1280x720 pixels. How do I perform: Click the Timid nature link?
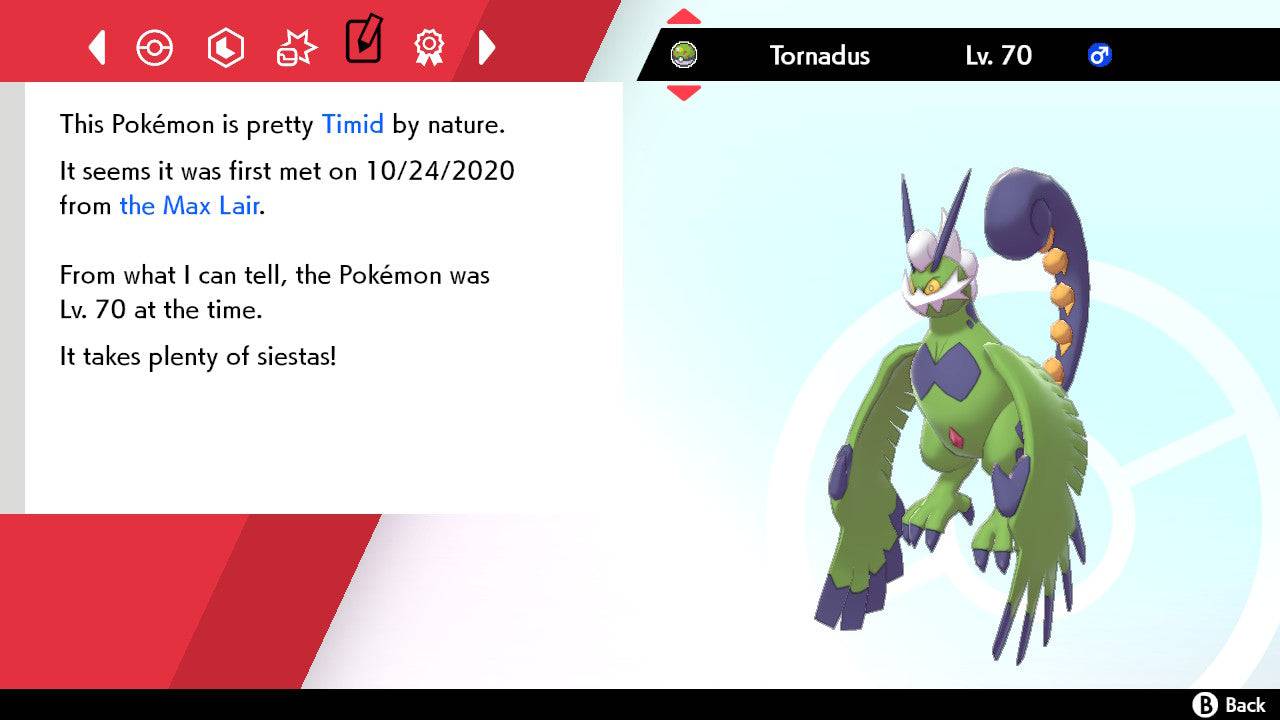[351, 124]
